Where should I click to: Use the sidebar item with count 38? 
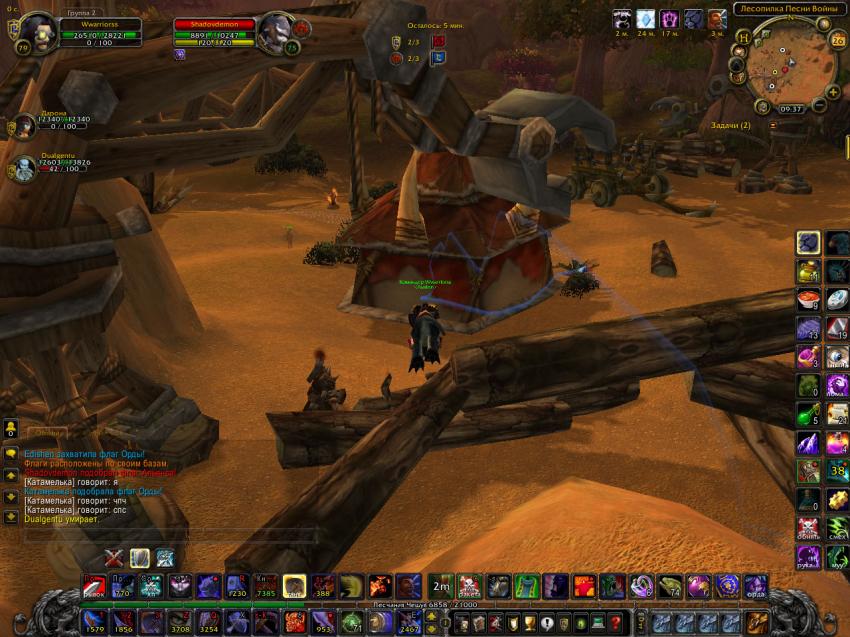[838, 471]
